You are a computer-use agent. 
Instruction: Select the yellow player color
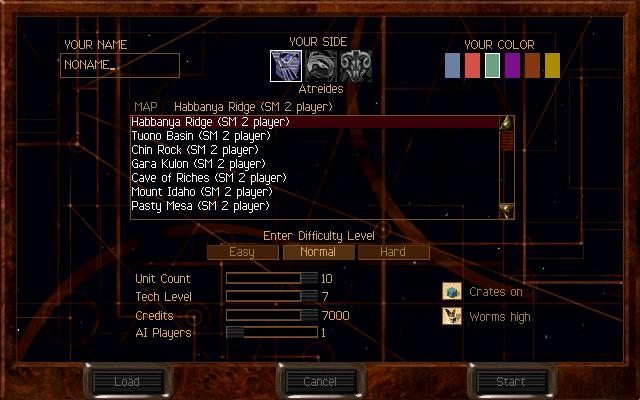point(553,66)
